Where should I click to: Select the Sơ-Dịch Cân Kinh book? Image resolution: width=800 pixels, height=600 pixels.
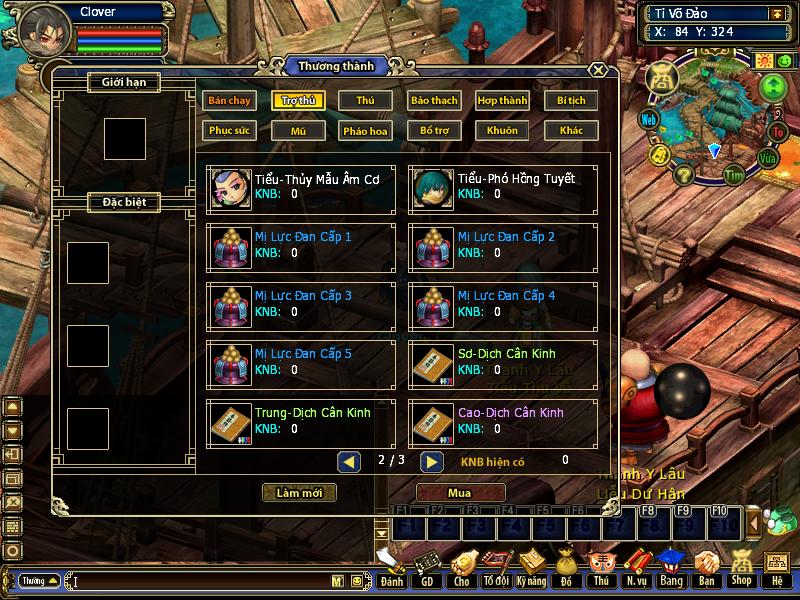(504, 363)
